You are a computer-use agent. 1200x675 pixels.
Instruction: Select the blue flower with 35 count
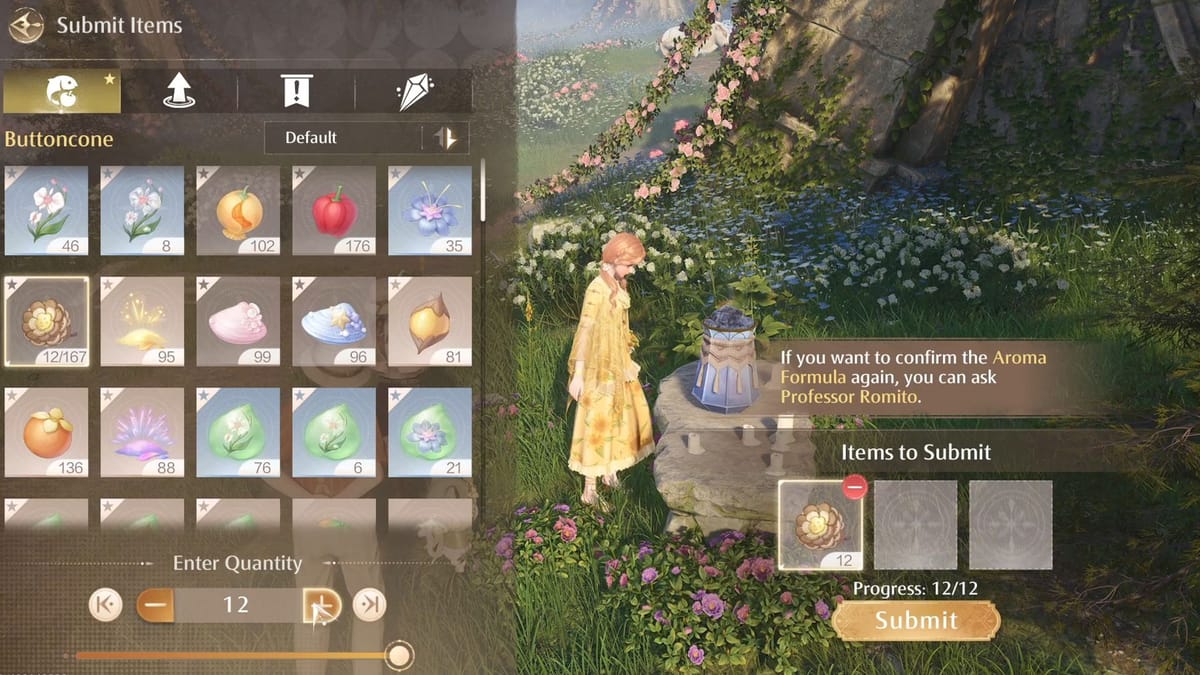click(429, 210)
